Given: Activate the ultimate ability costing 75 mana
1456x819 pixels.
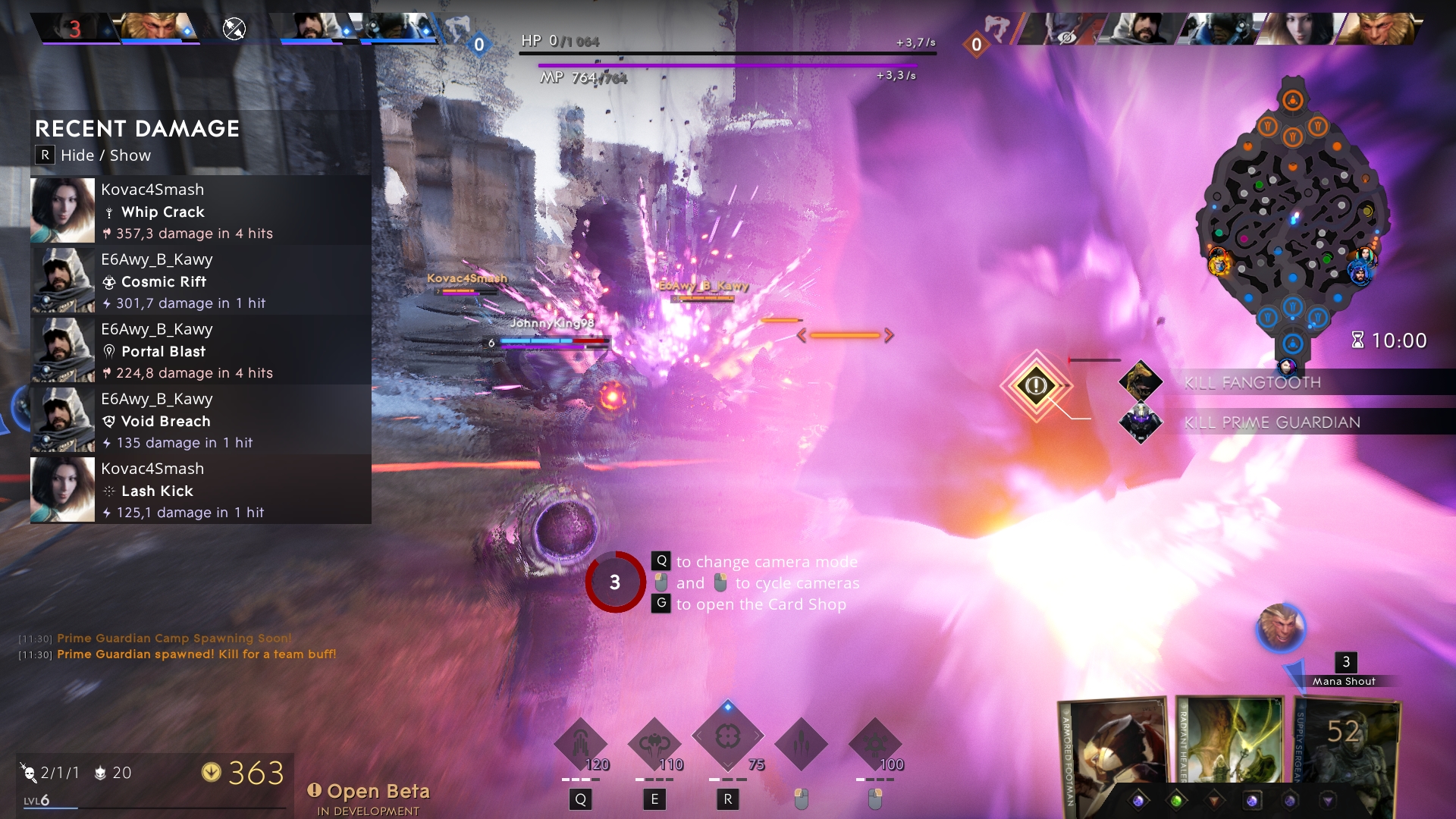Looking at the screenshot, I should [728, 736].
